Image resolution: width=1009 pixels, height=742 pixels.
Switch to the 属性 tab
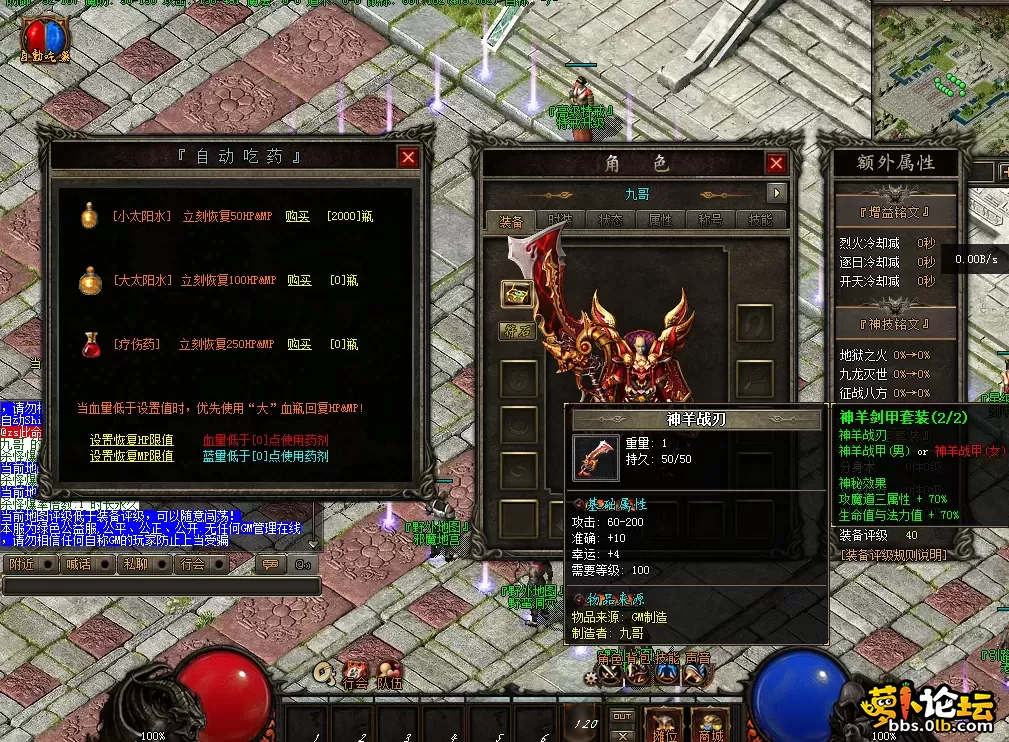[661, 221]
